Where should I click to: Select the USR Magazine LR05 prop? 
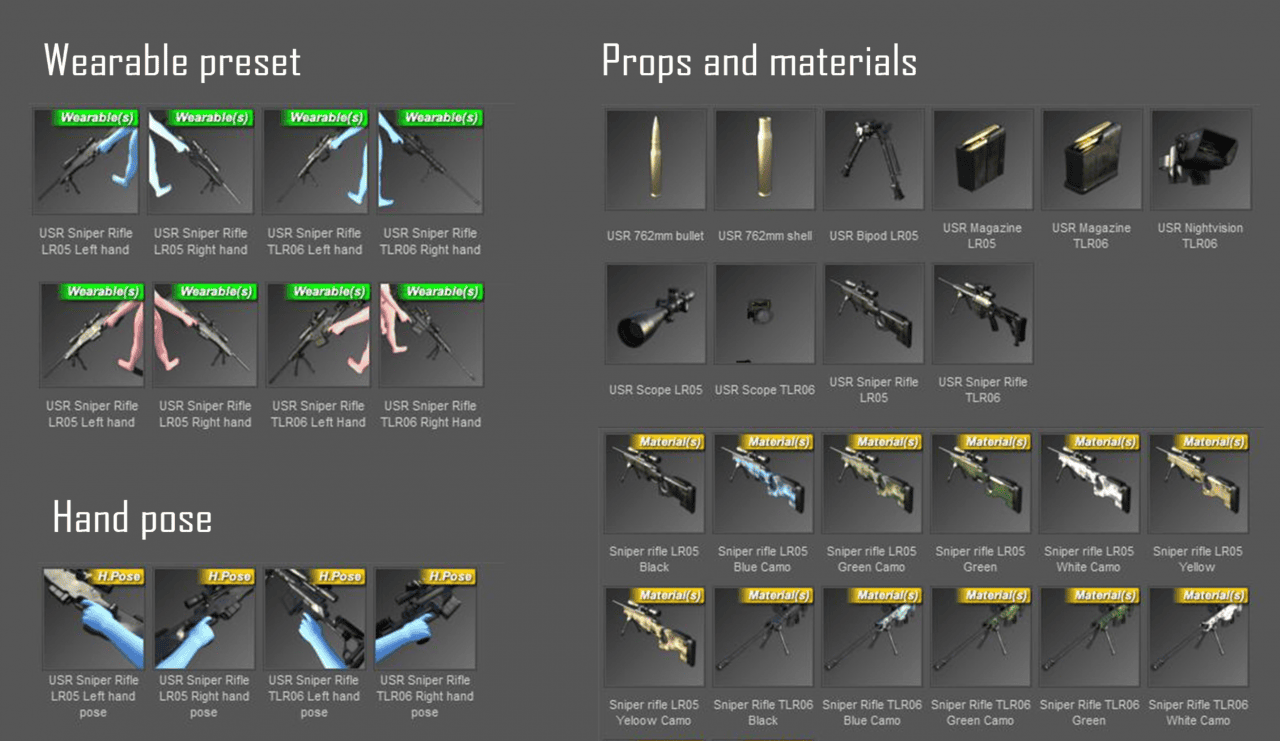982,159
